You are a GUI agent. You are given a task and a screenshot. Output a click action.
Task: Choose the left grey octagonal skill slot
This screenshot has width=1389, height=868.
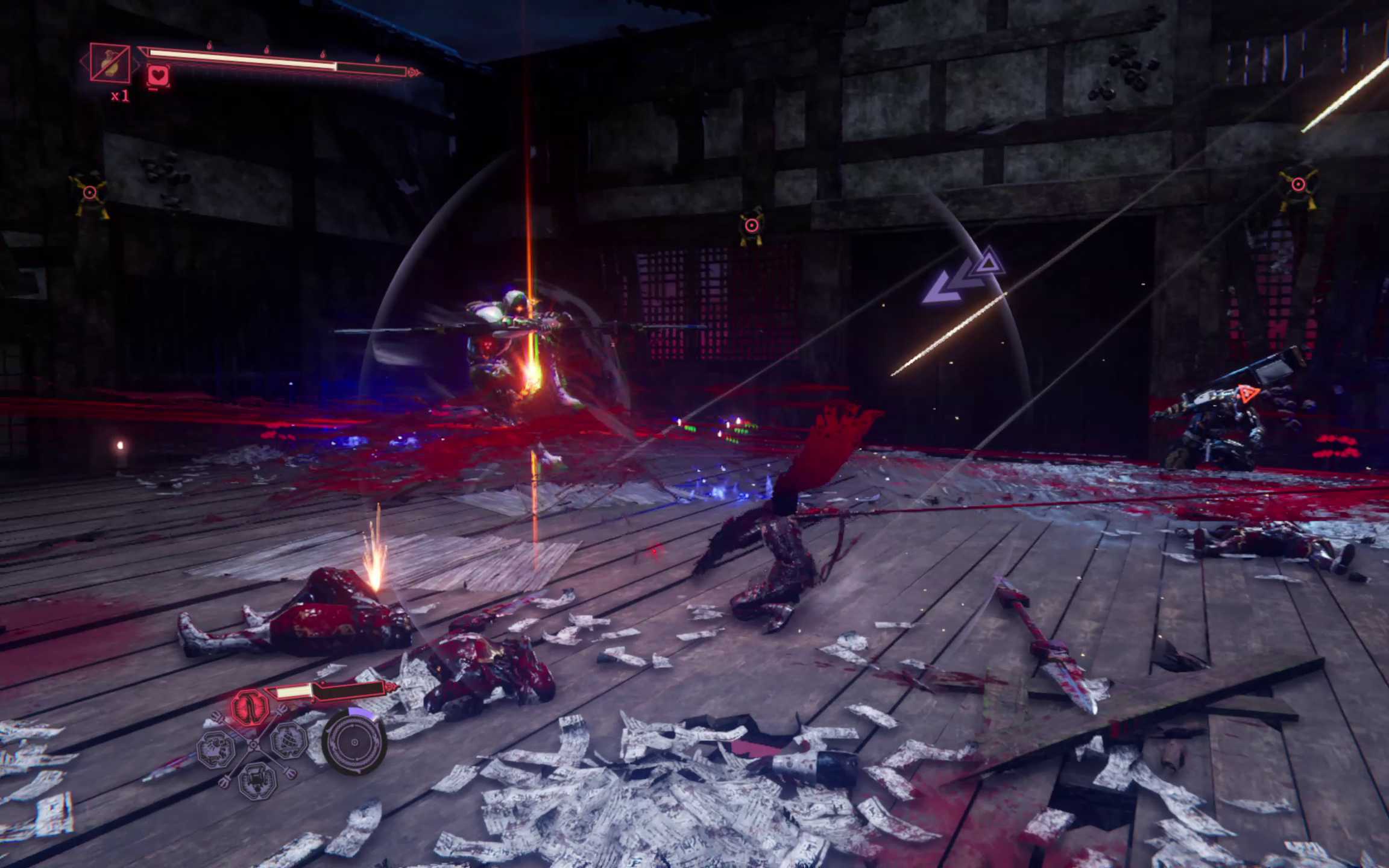[x=216, y=749]
